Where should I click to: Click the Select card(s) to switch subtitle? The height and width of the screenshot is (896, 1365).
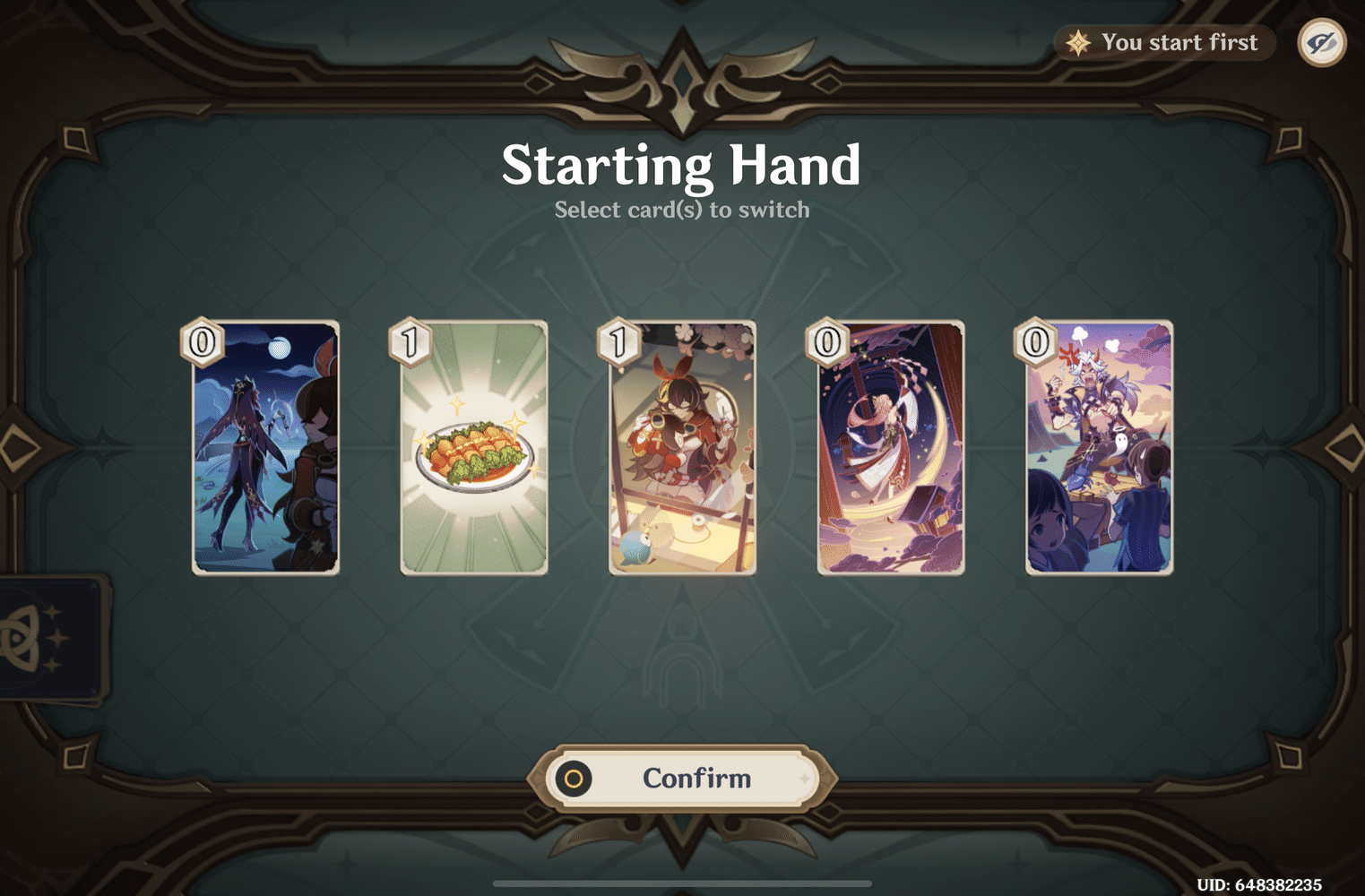682,210
